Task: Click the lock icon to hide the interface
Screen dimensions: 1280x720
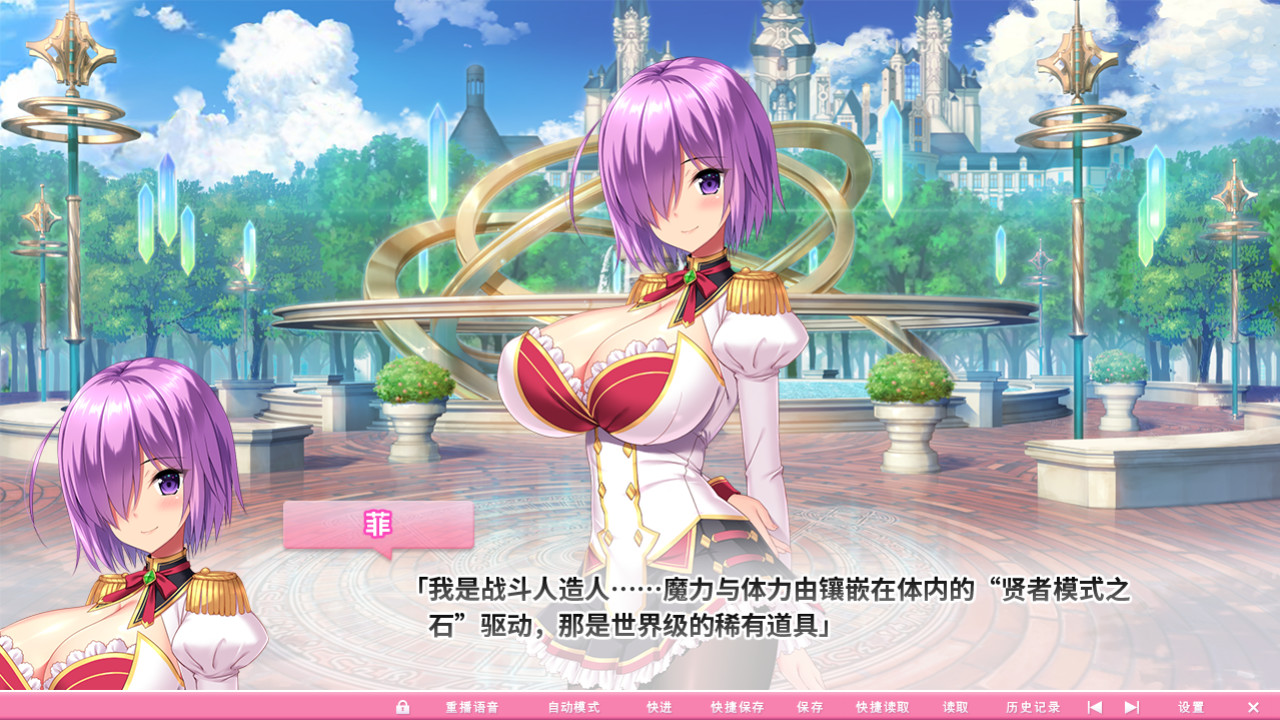Action: [402, 705]
